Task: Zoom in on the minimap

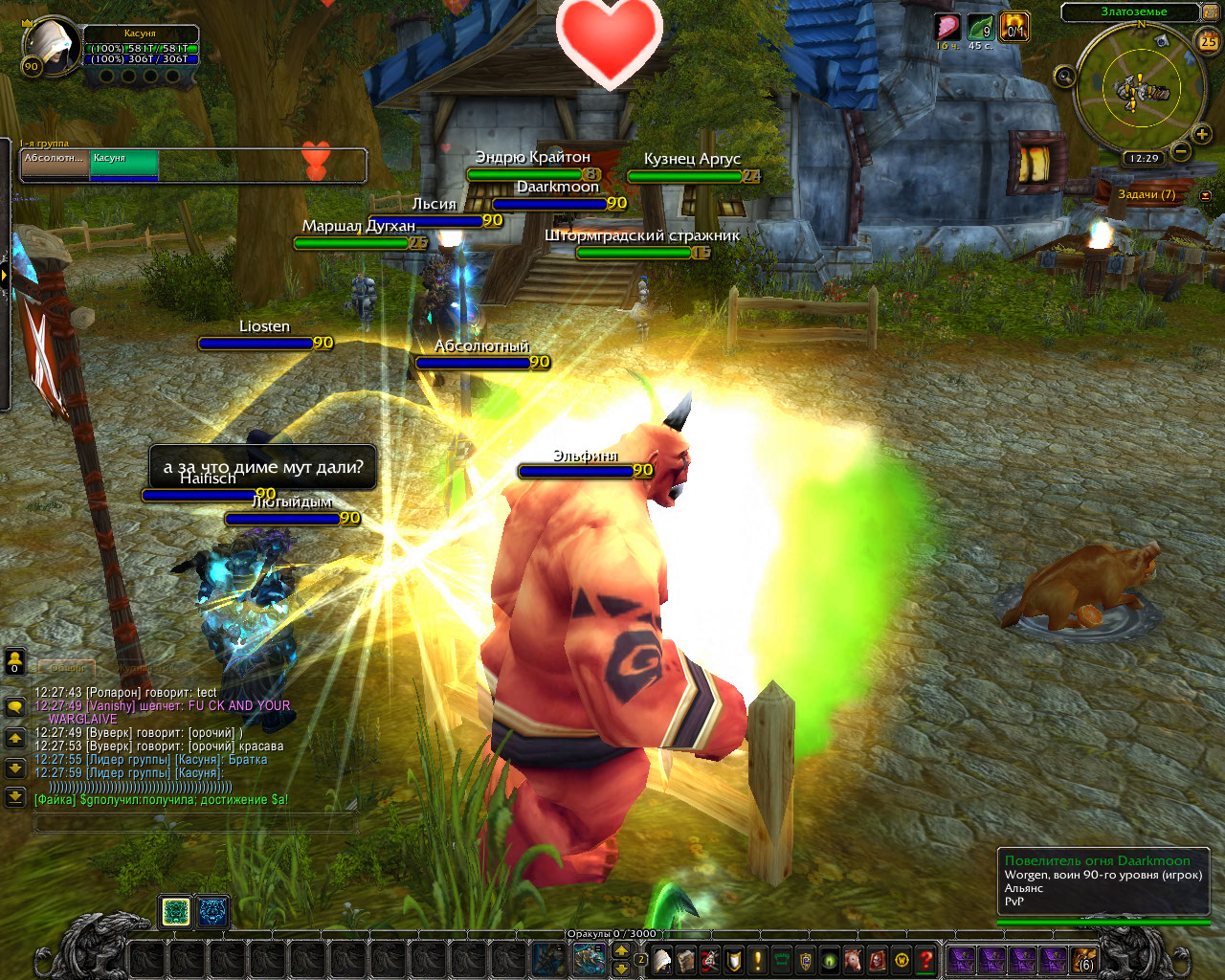Action: click(1202, 135)
